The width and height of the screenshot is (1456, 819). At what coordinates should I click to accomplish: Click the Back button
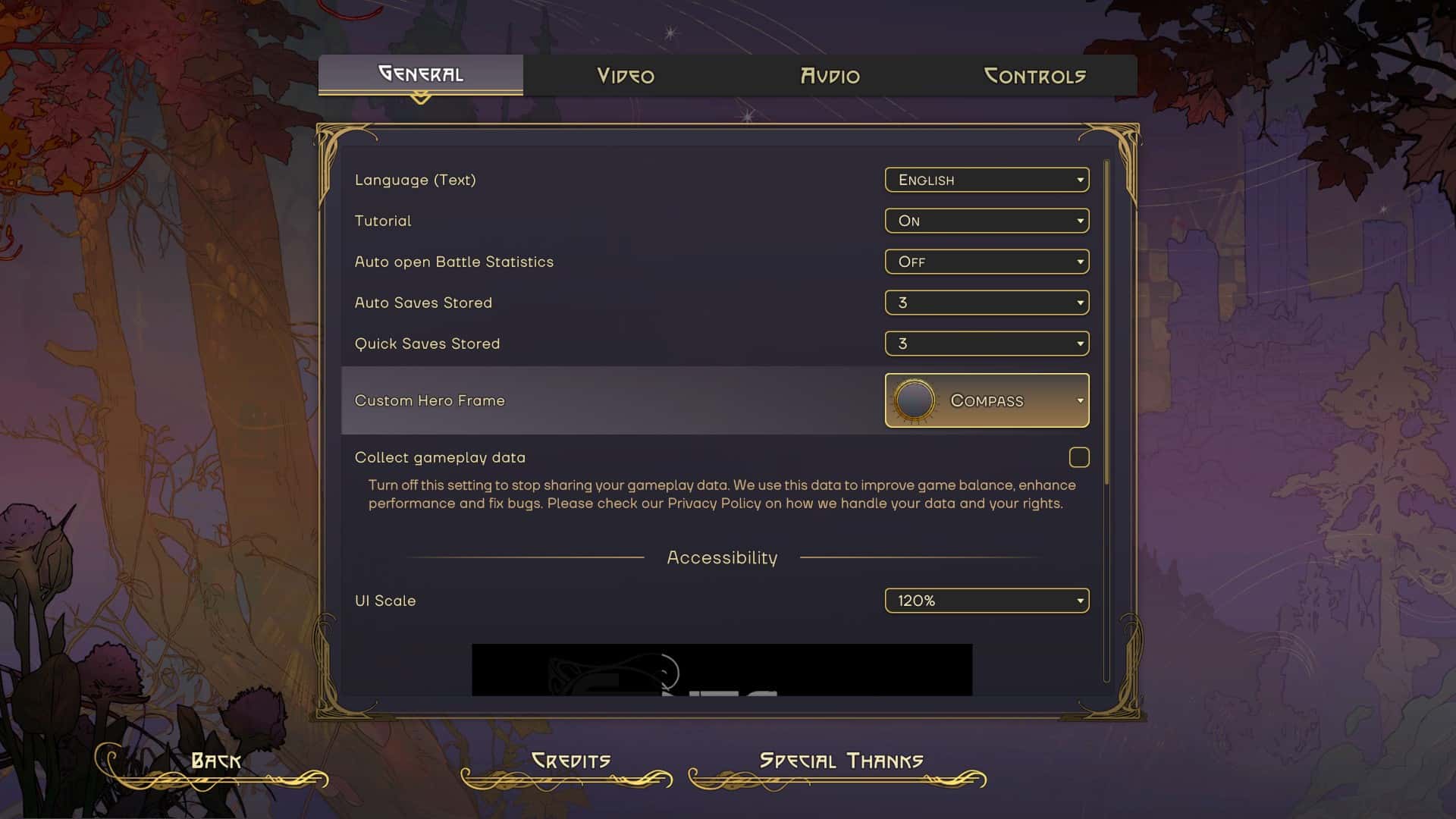pyautogui.click(x=216, y=759)
